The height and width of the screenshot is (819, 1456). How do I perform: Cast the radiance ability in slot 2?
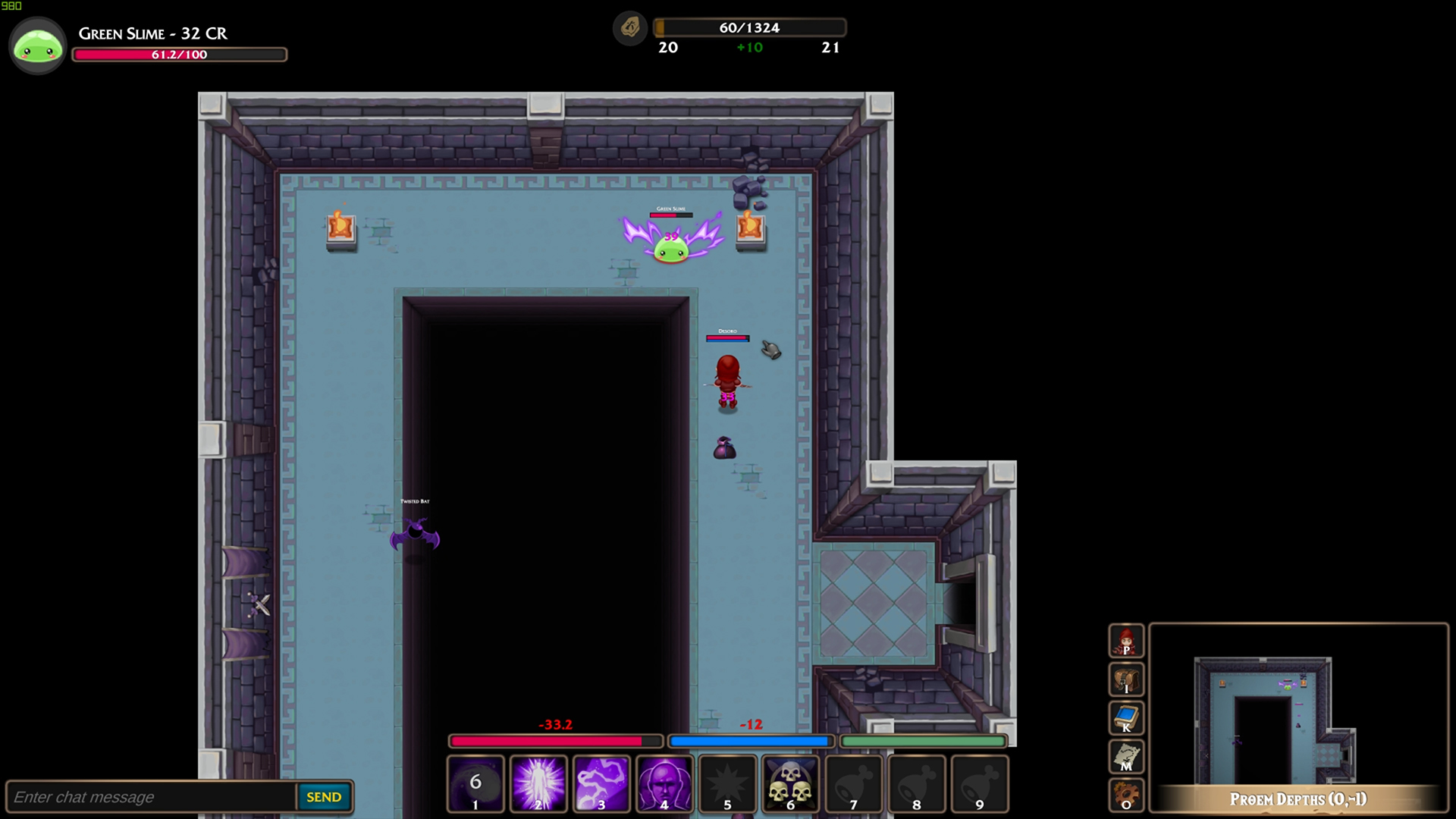click(x=538, y=783)
